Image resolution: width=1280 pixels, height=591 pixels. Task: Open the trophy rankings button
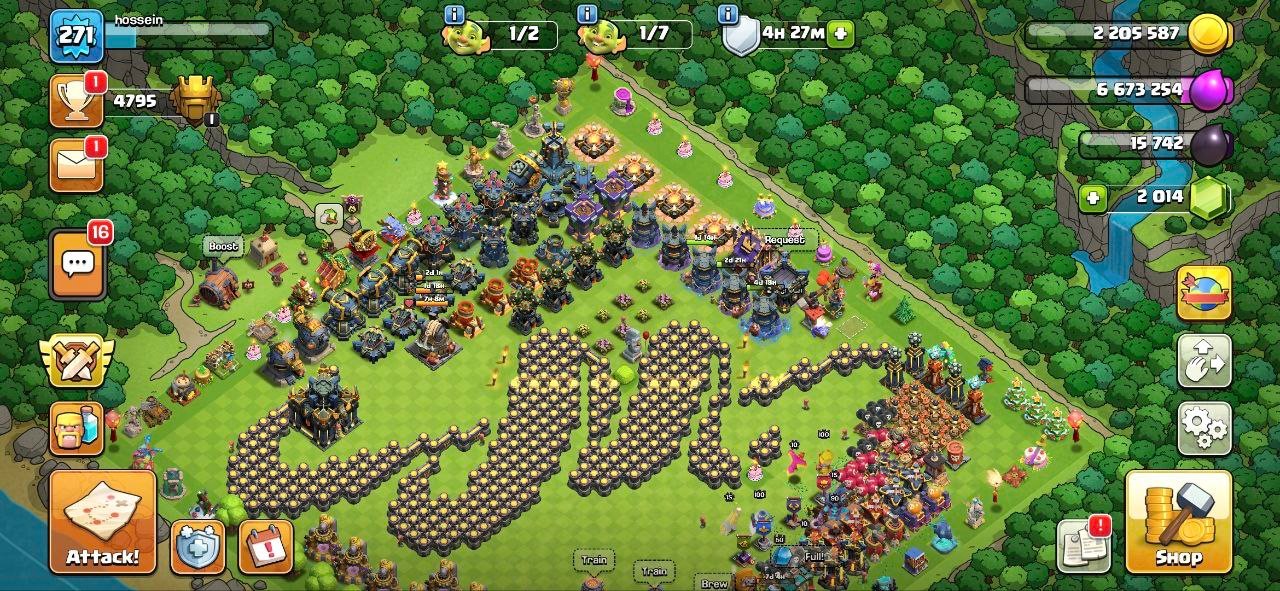[x=76, y=101]
